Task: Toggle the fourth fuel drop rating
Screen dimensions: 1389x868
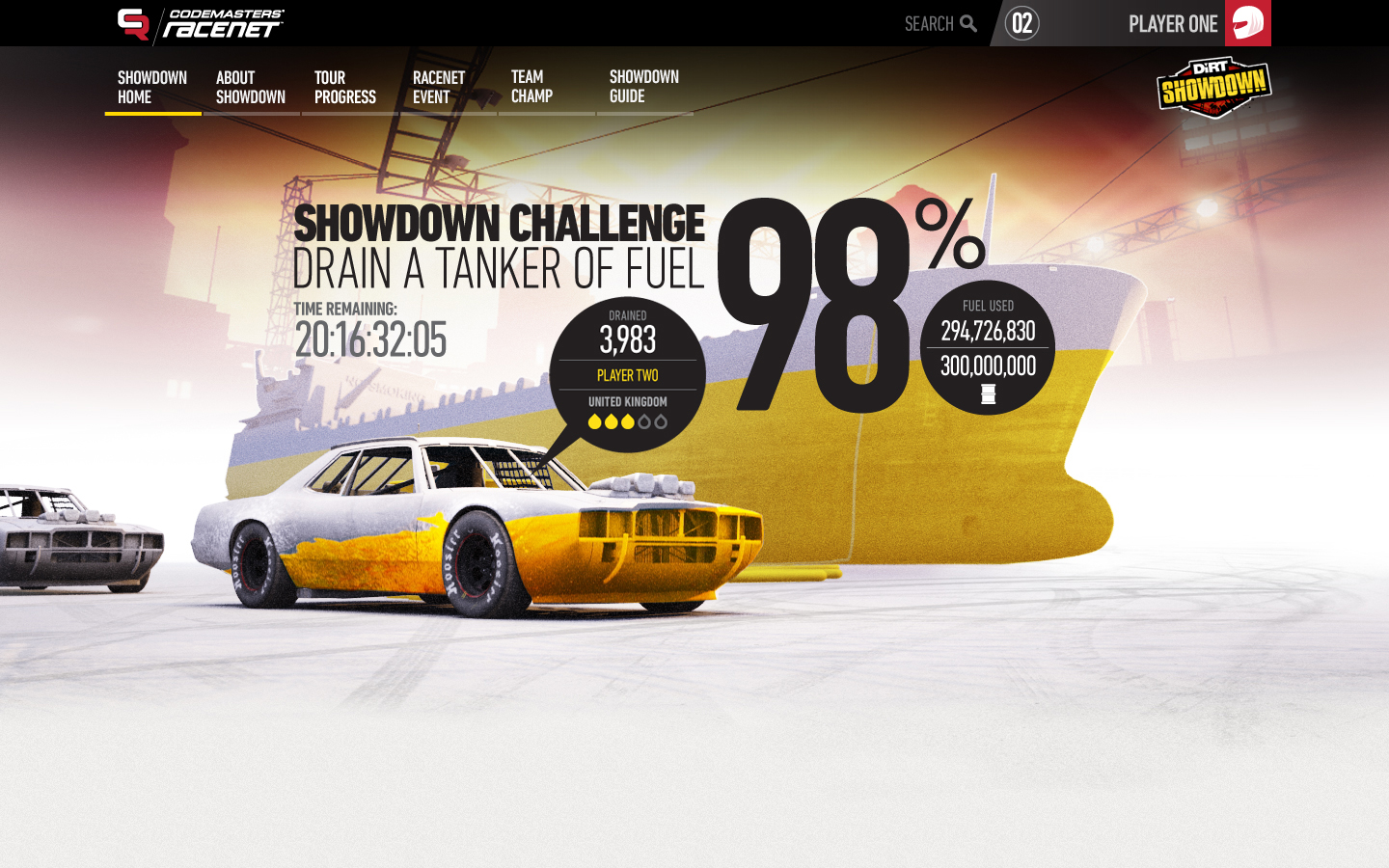Action: (x=644, y=421)
